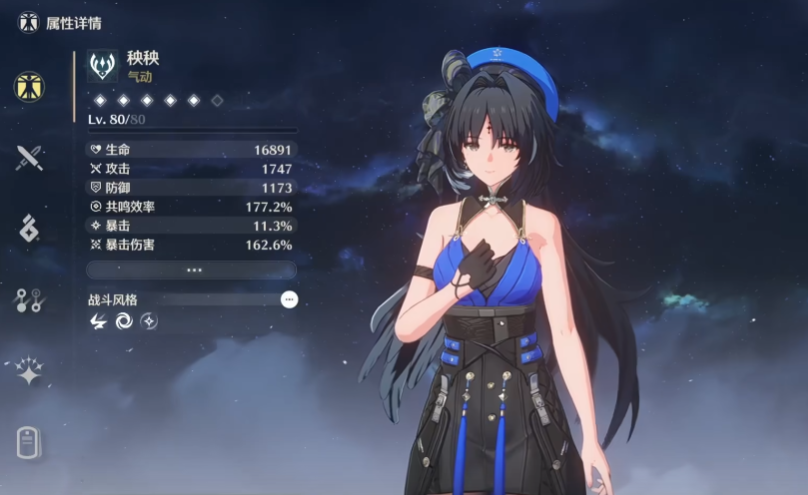Click the Aero element emblem beside character name
The height and width of the screenshot is (495, 808).
tap(102, 66)
